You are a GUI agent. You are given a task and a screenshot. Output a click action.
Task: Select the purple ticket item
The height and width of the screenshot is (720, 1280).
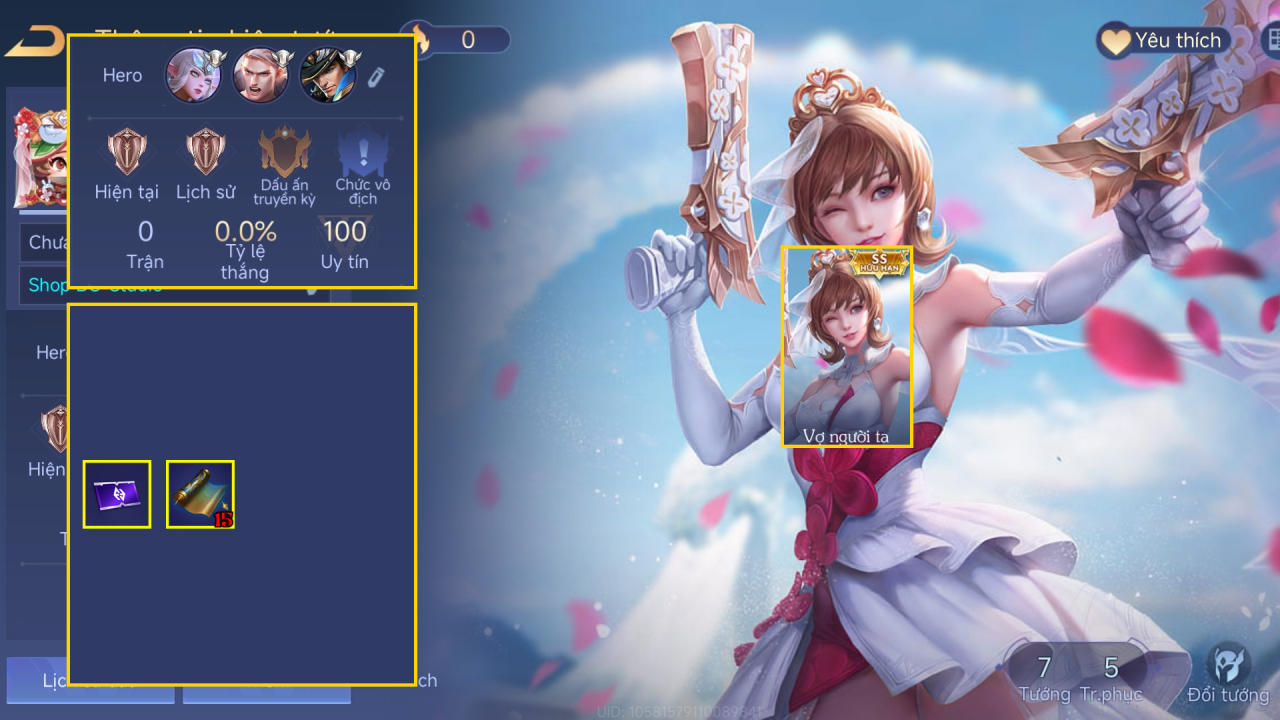[117, 494]
